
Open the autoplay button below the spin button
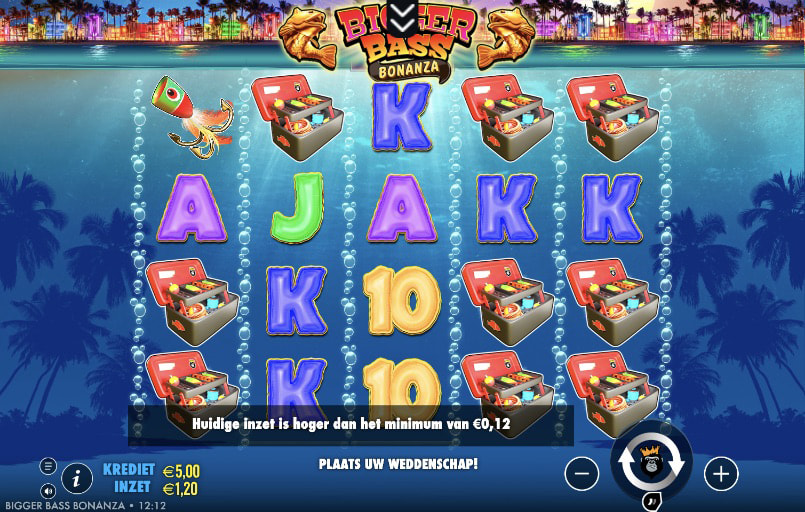pos(651,501)
